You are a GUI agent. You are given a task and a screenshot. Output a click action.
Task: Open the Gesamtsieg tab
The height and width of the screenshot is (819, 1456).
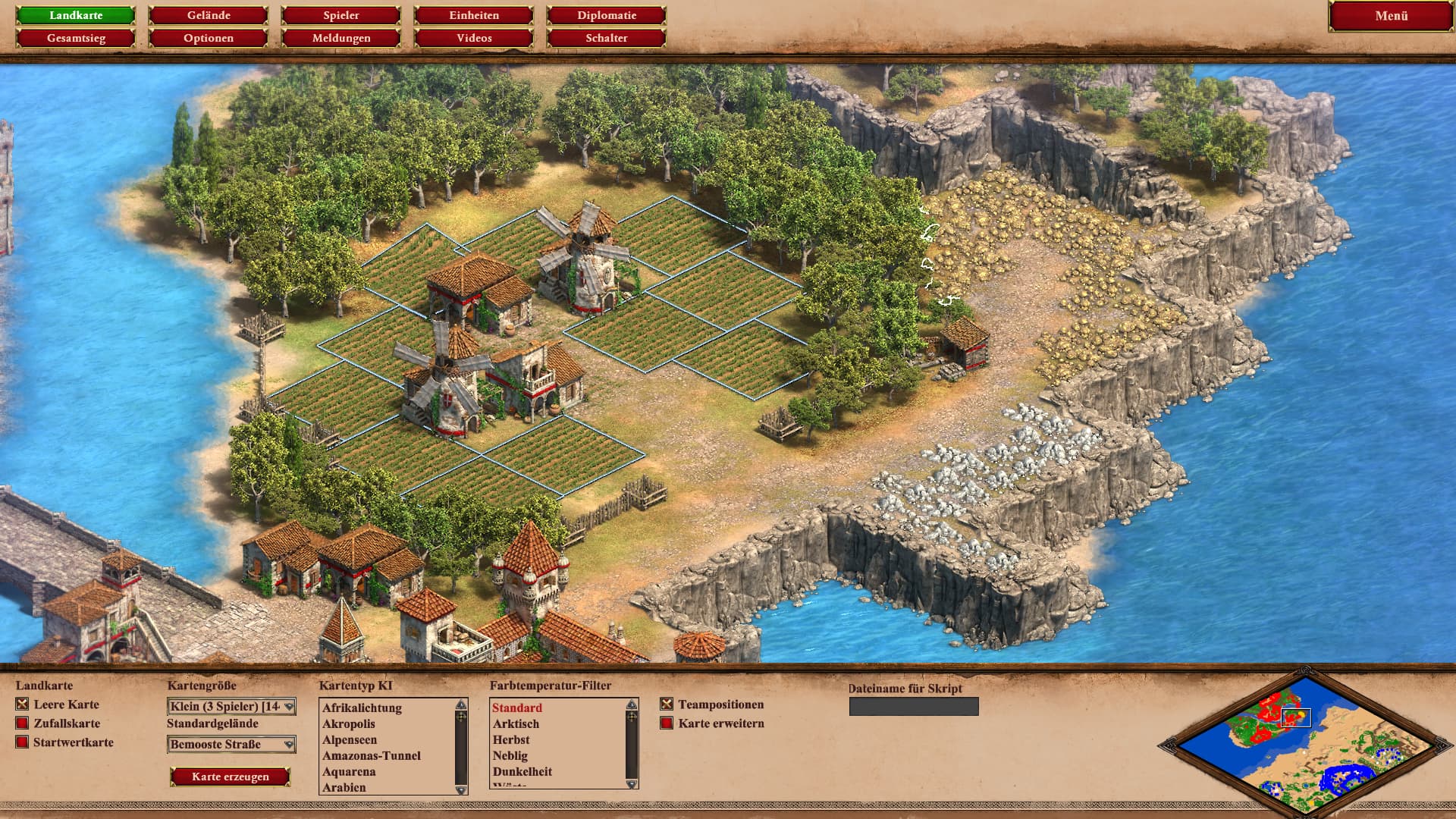(x=76, y=38)
